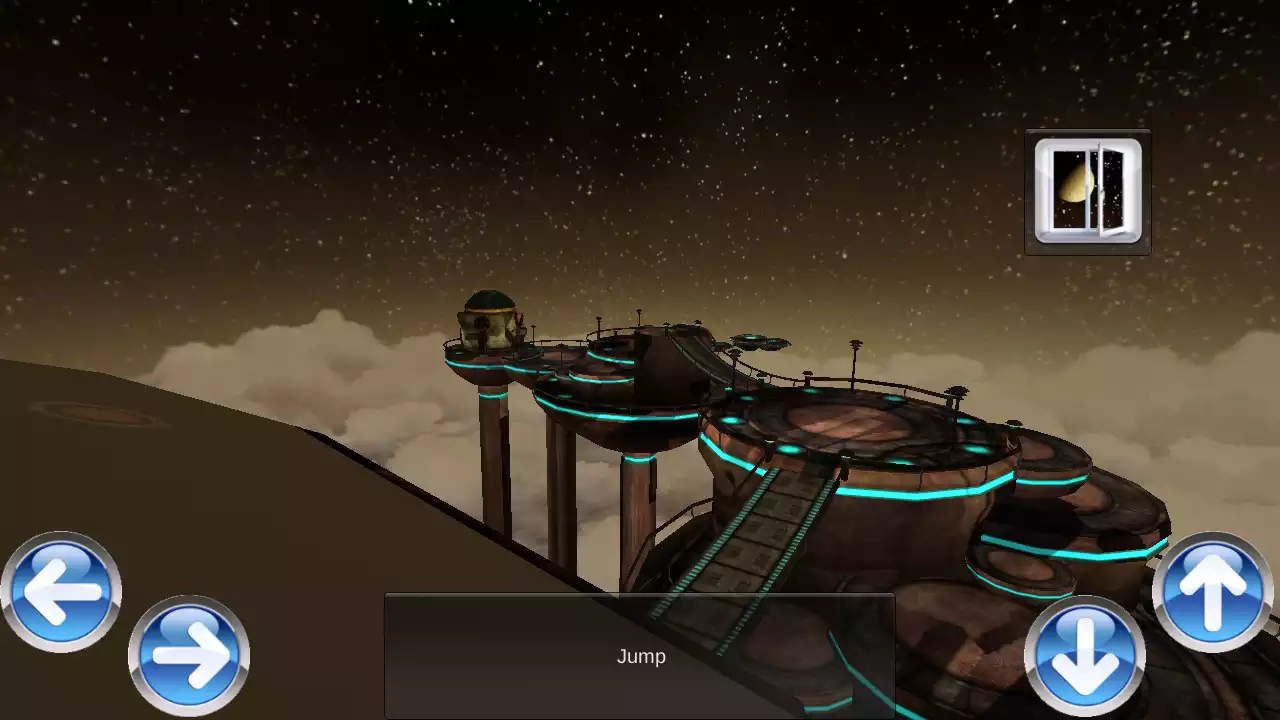Tap the right arrow movement control

[190, 655]
